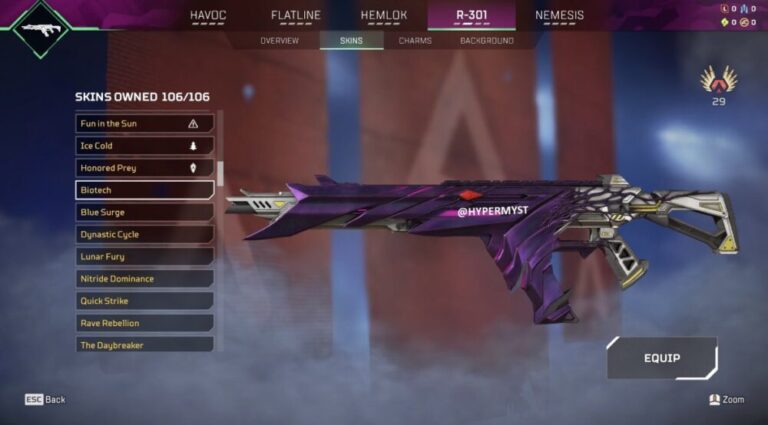Switch to the Charms sub-tab
This screenshot has width=768, height=425.
[x=415, y=41]
